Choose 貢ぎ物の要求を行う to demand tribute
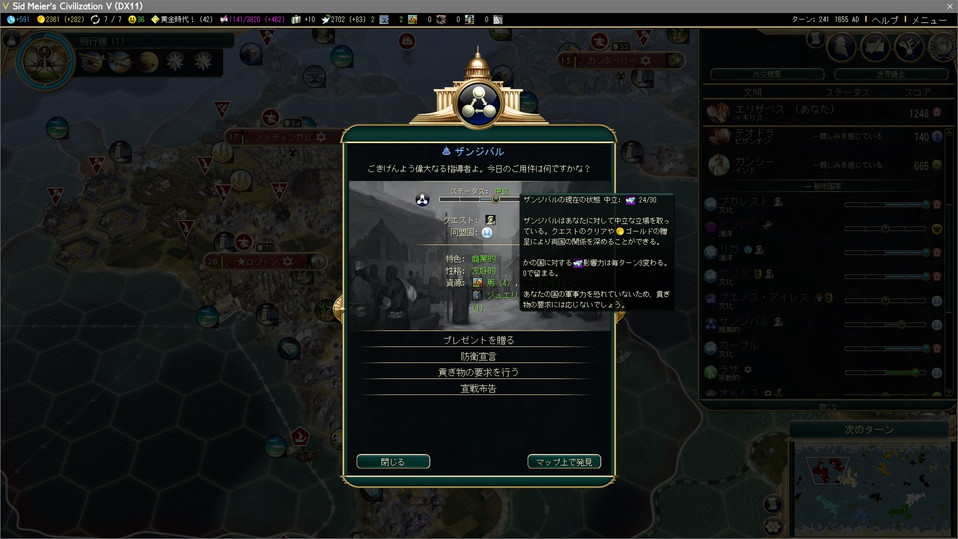The width and height of the screenshot is (958, 539). [x=478, y=372]
